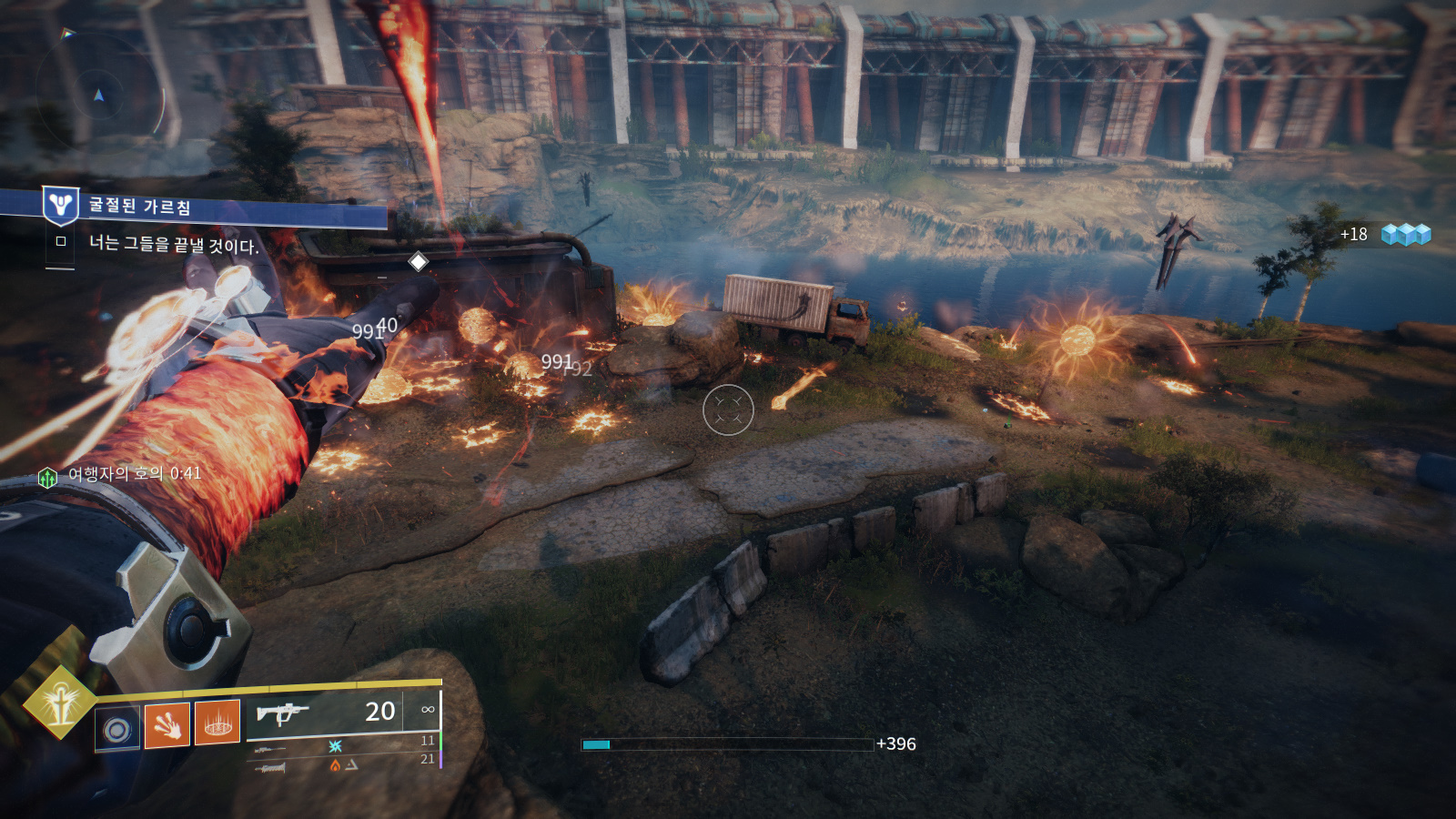This screenshot has height=819, width=1456.
Task: Click the white diamond waypoint marker
Action: point(418,262)
